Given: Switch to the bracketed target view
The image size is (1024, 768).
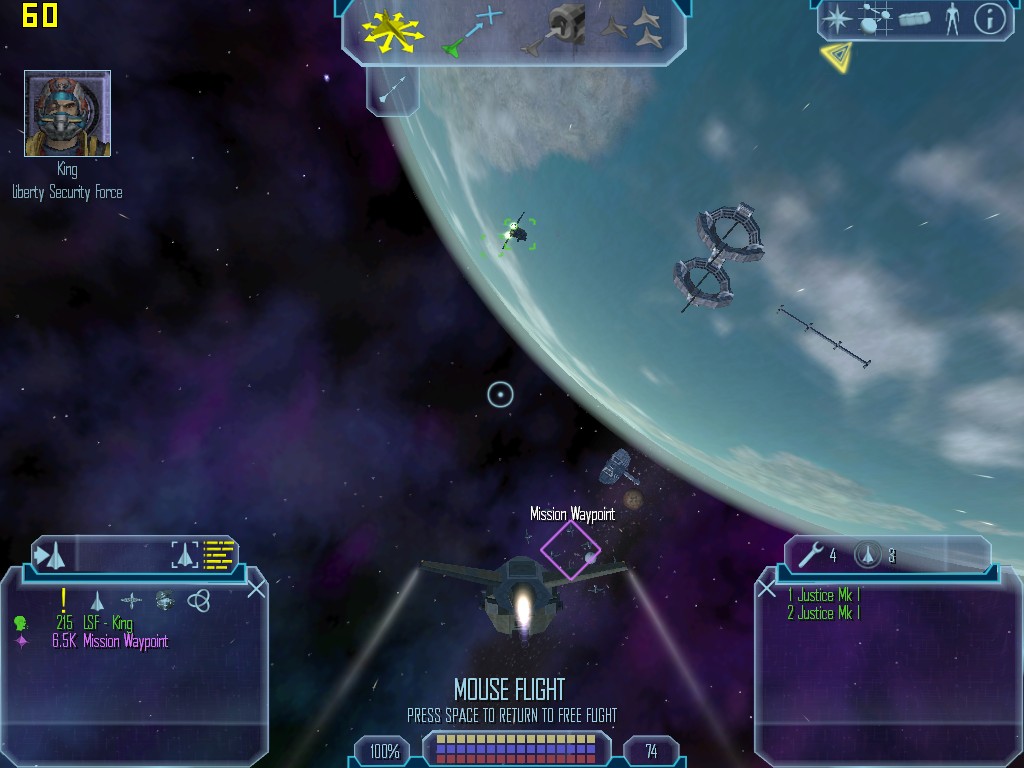Looking at the screenshot, I should [x=185, y=554].
